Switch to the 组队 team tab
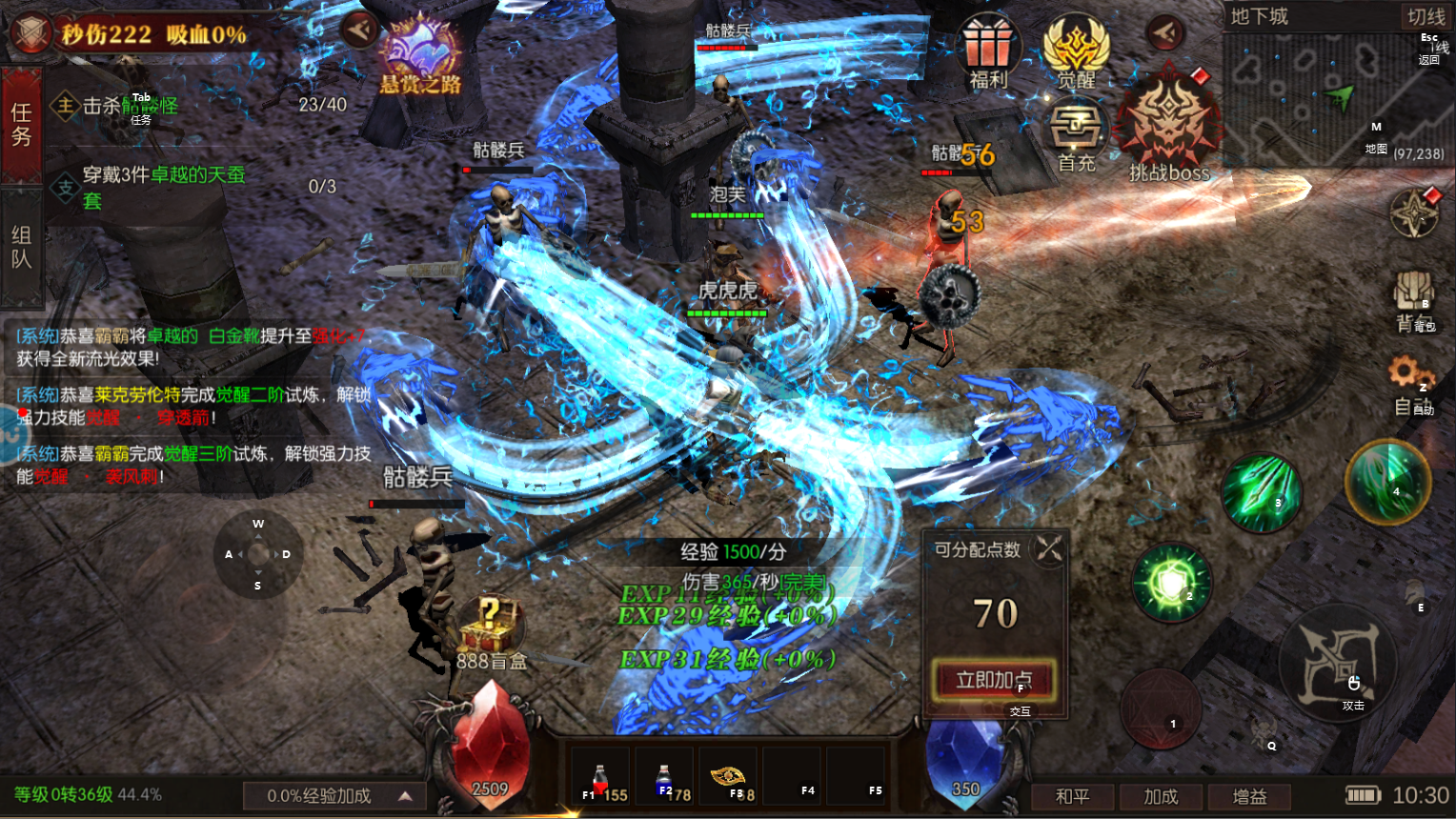Viewport: 1456px width, 819px height. [21, 248]
